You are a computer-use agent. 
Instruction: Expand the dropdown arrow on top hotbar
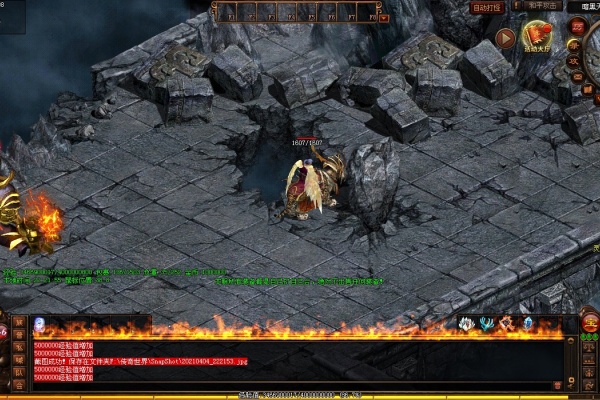point(383,17)
